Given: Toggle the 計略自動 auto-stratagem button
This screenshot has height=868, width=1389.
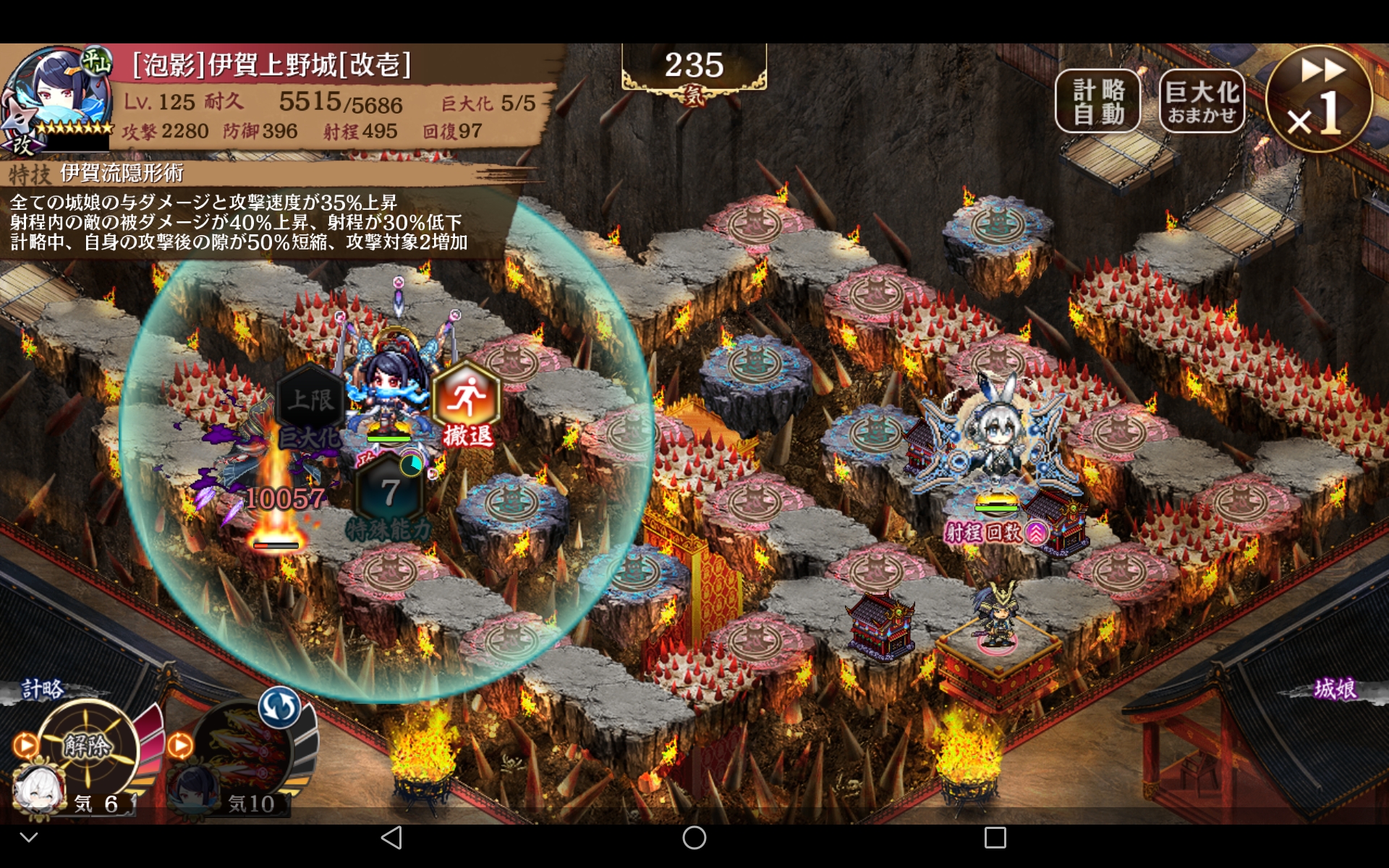Looking at the screenshot, I should (x=1097, y=102).
